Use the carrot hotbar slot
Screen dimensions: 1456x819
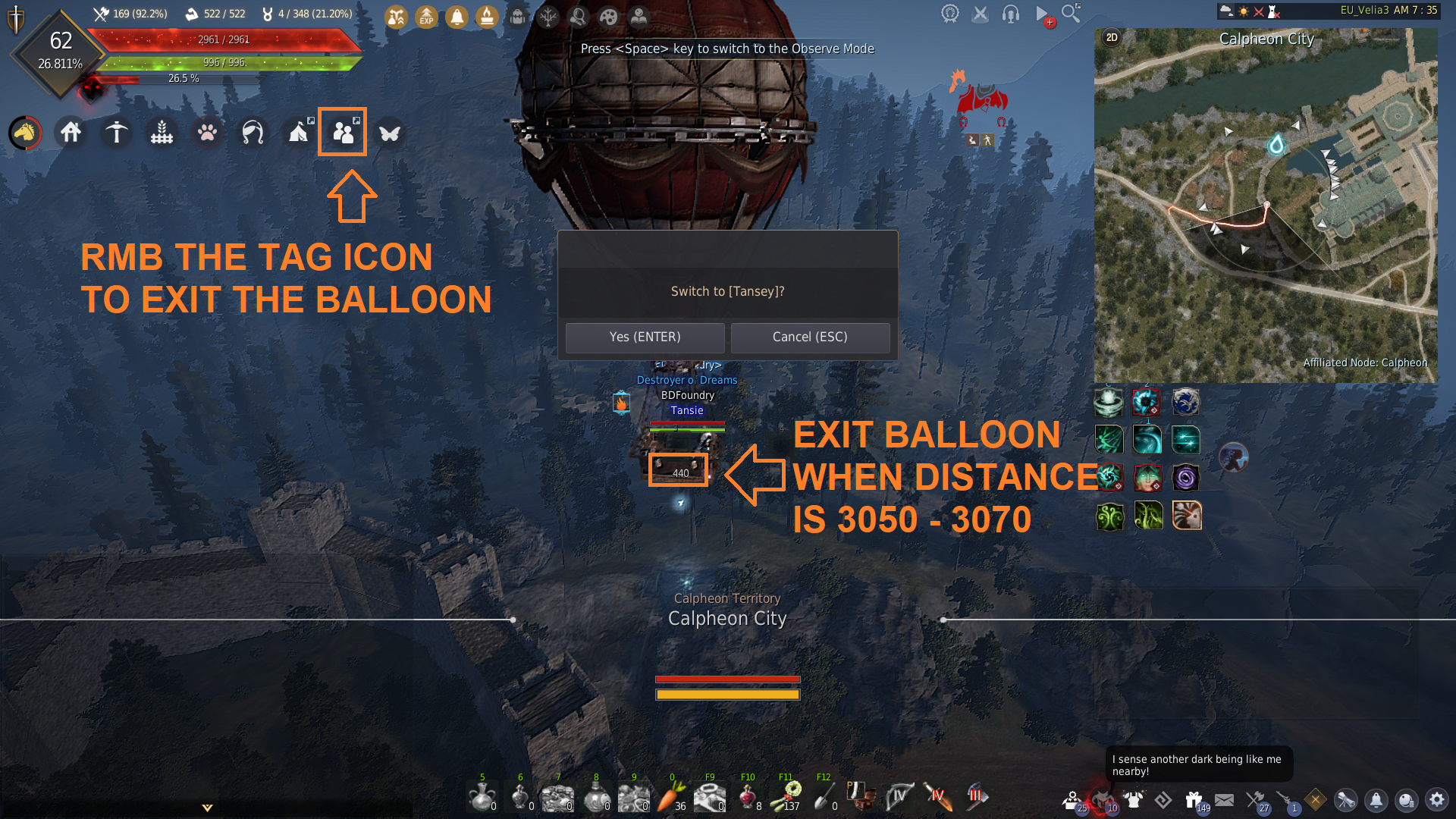(x=670, y=797)
